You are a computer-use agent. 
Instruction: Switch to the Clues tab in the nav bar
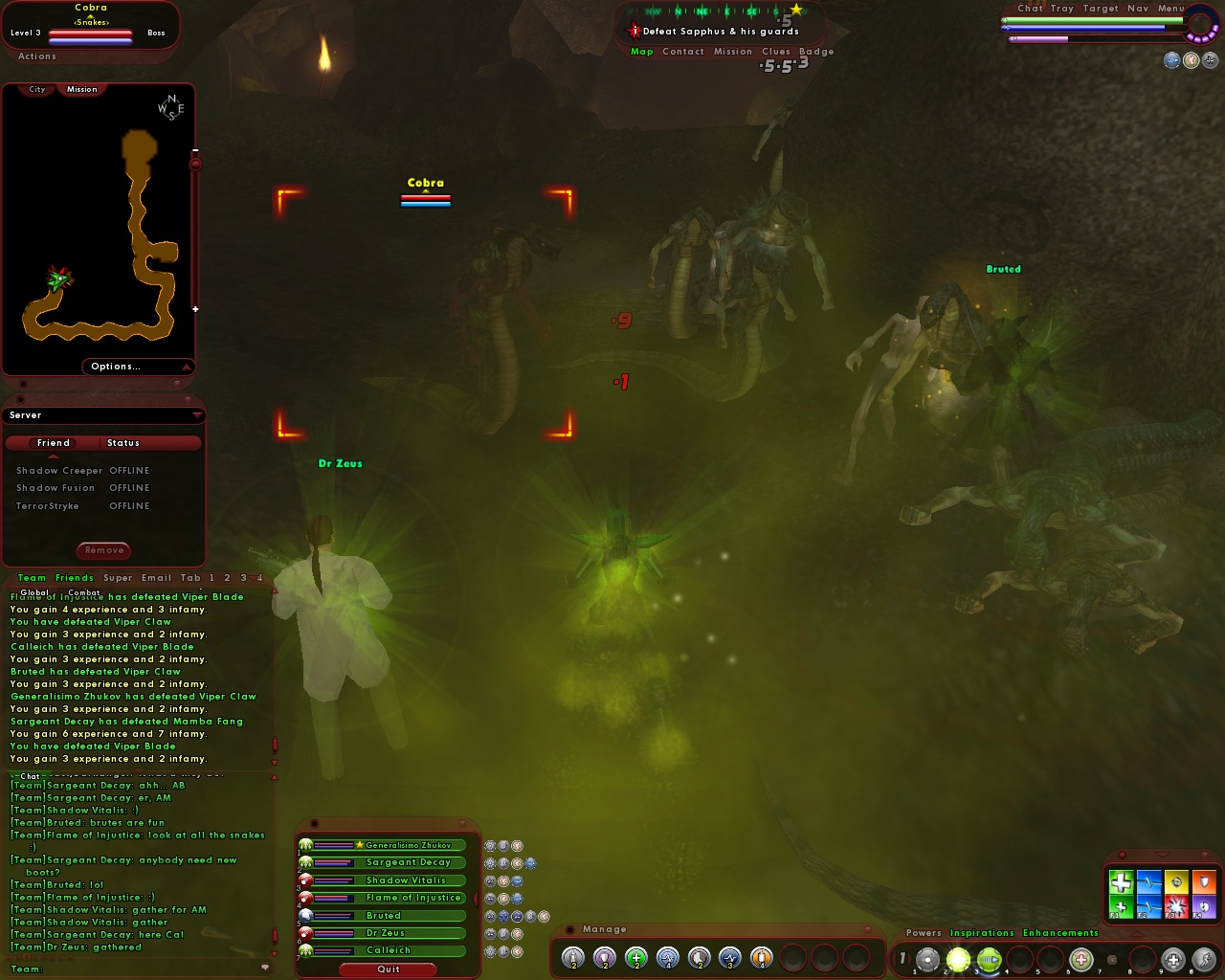click(776, 52)
